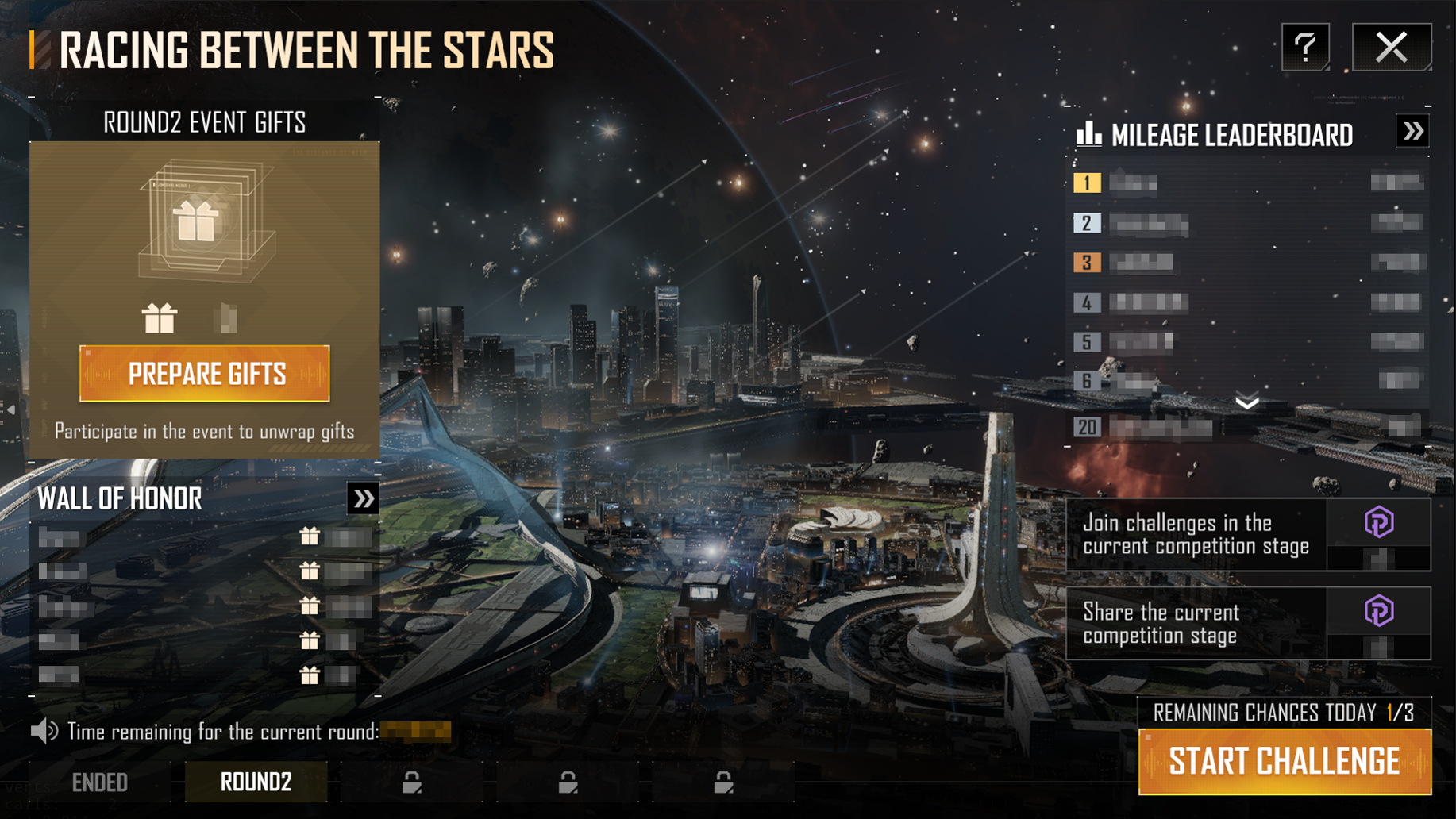The image size is (1456, 819).
Task: Toggle the speaker announcement icon
Action: point(44,731)
